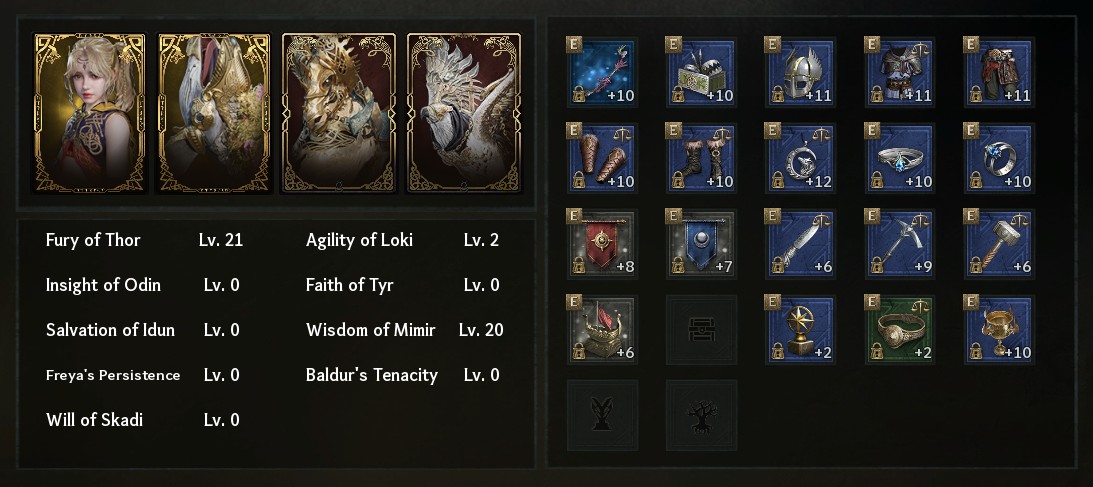The image size is (1093, 487).
Task: Select the +10 golden chalice slot
Action: pos(999,330)
